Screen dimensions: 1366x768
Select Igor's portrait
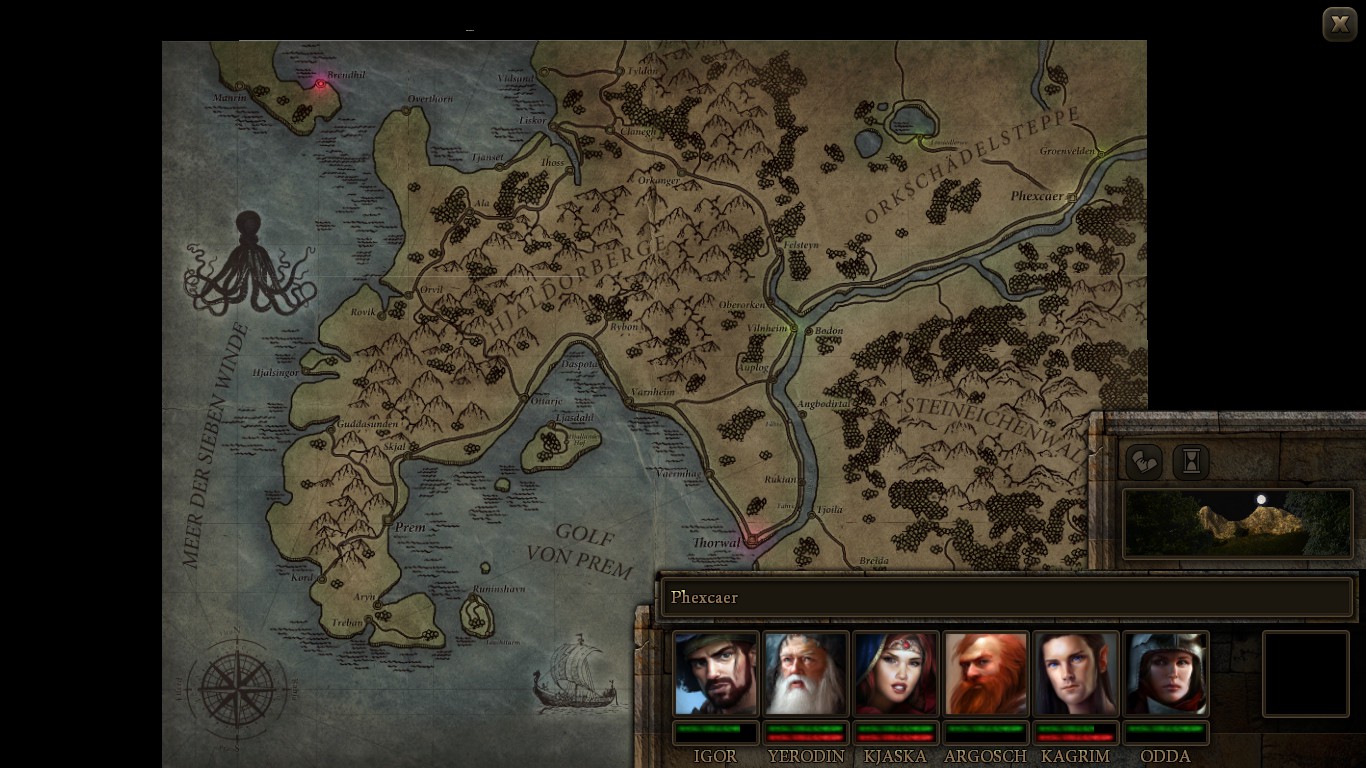[716, 674]
